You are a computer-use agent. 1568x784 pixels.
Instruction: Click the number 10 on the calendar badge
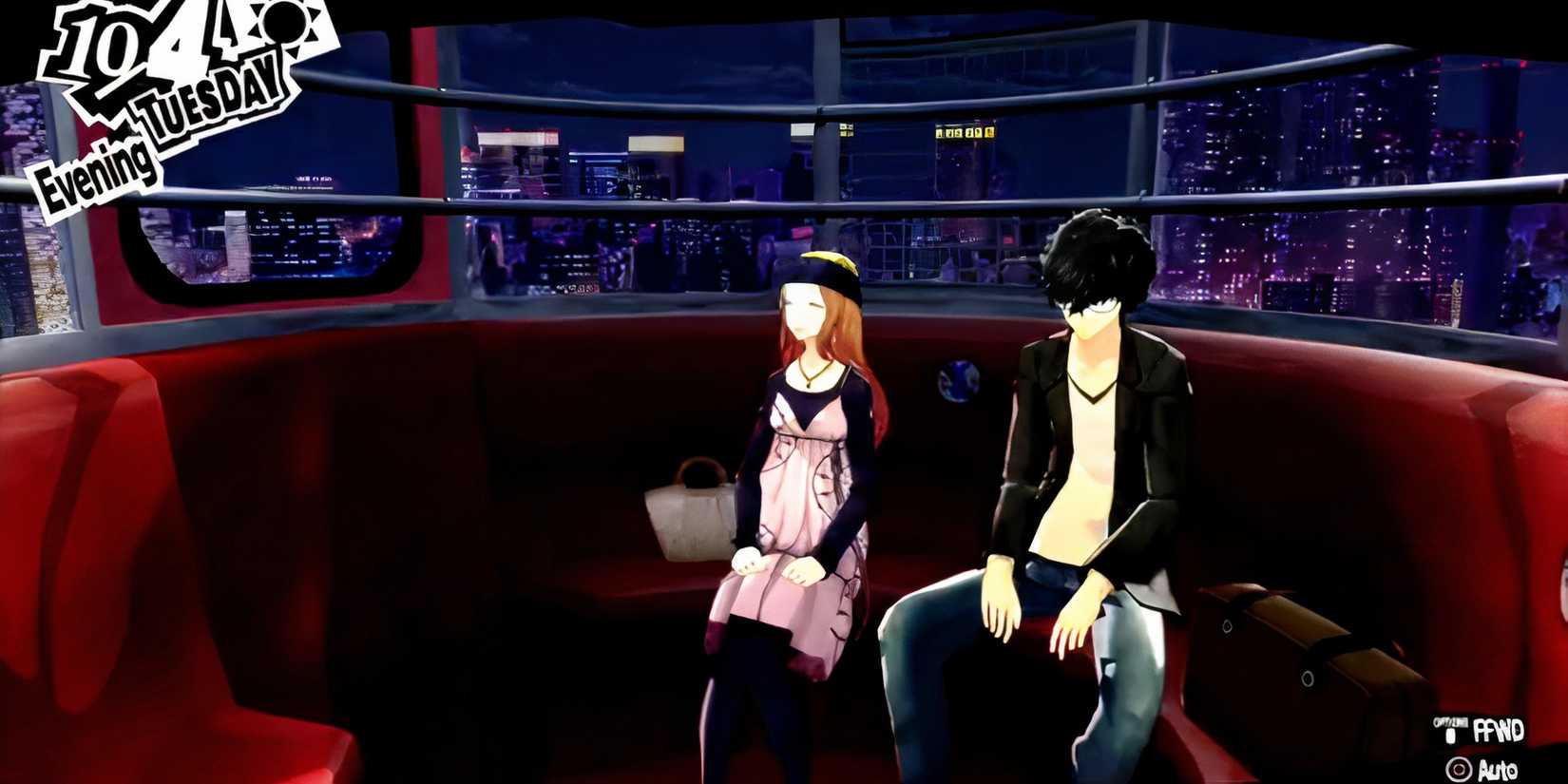point(94,46)
